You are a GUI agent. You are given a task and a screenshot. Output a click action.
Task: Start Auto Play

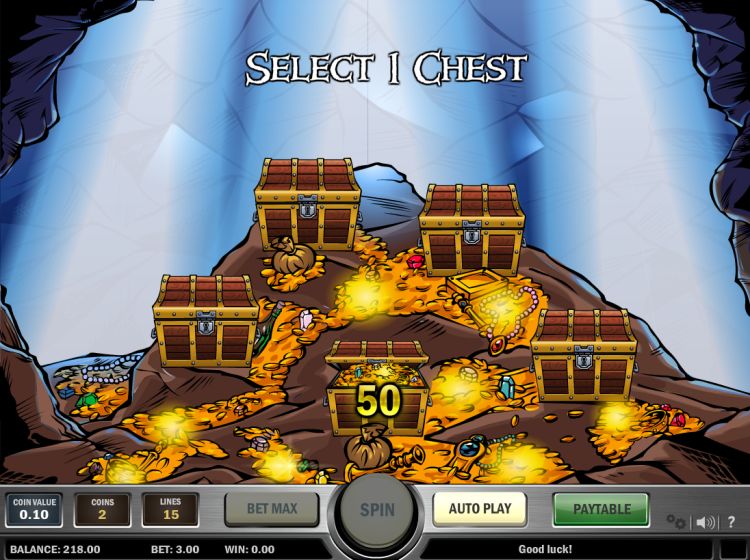click(479, 509)
